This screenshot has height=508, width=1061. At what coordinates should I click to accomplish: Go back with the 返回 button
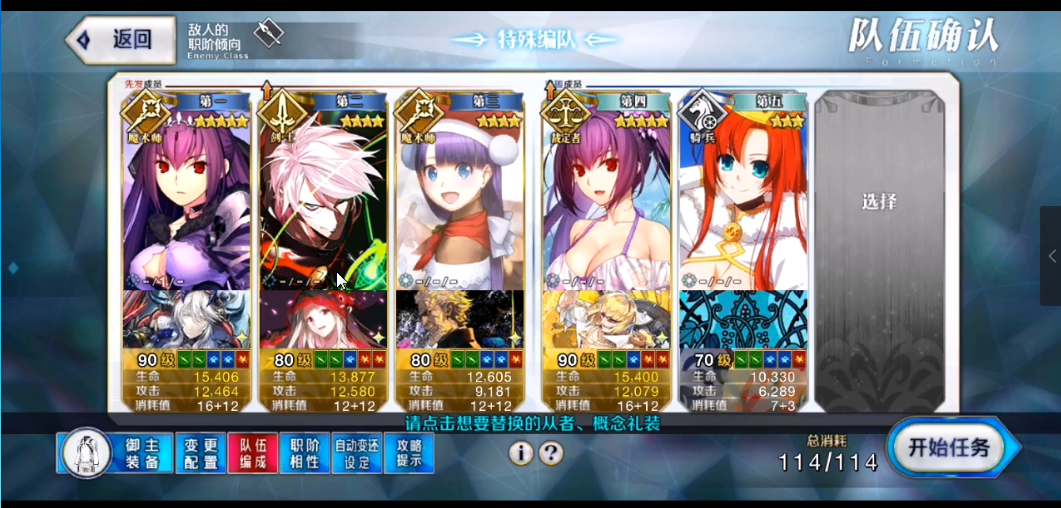click(x=110, y=40)
